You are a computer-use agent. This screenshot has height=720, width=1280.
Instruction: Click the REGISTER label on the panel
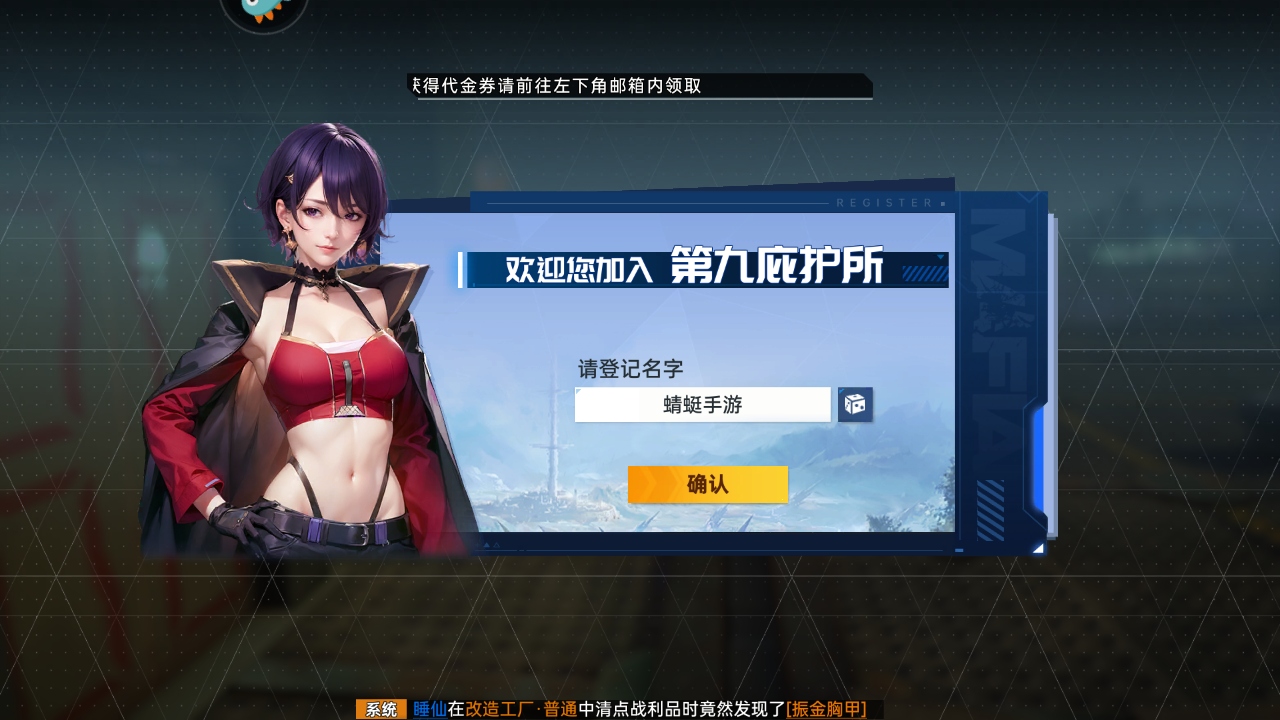point(882,202)
